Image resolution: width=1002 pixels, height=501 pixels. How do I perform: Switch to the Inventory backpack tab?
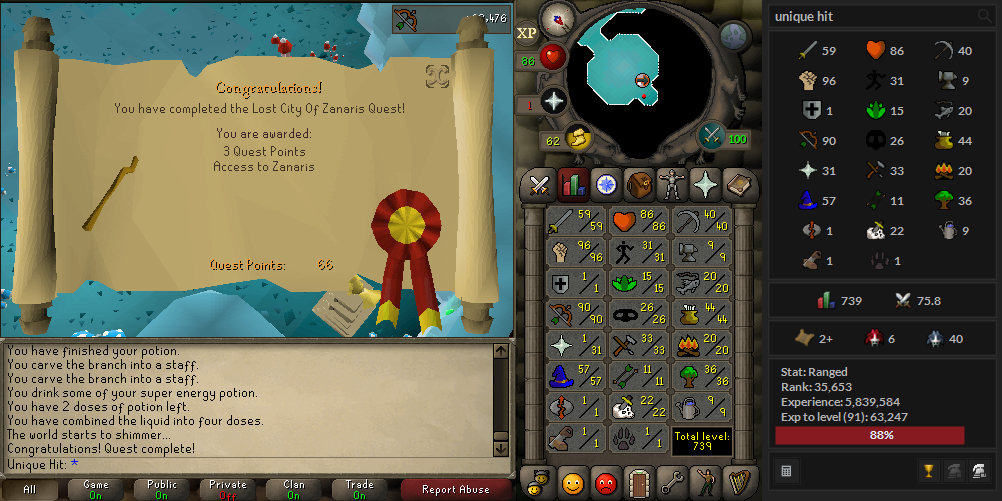(639, 185)
